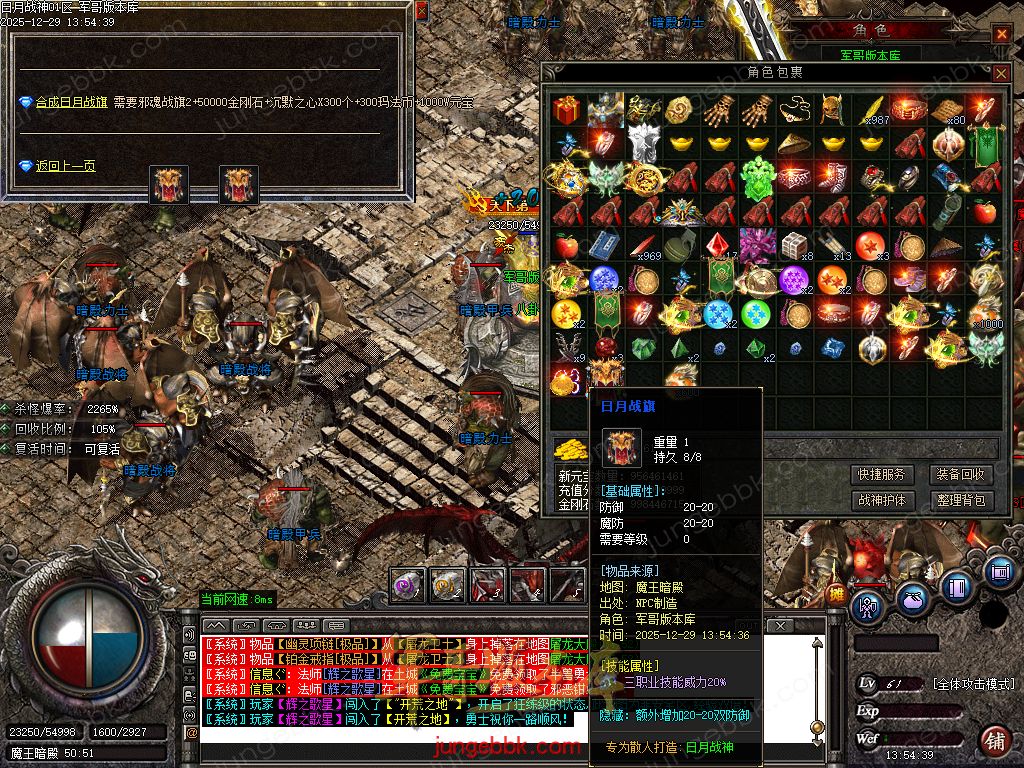
Task: Close the NPC dialogue window
Action: coord(421,10)
